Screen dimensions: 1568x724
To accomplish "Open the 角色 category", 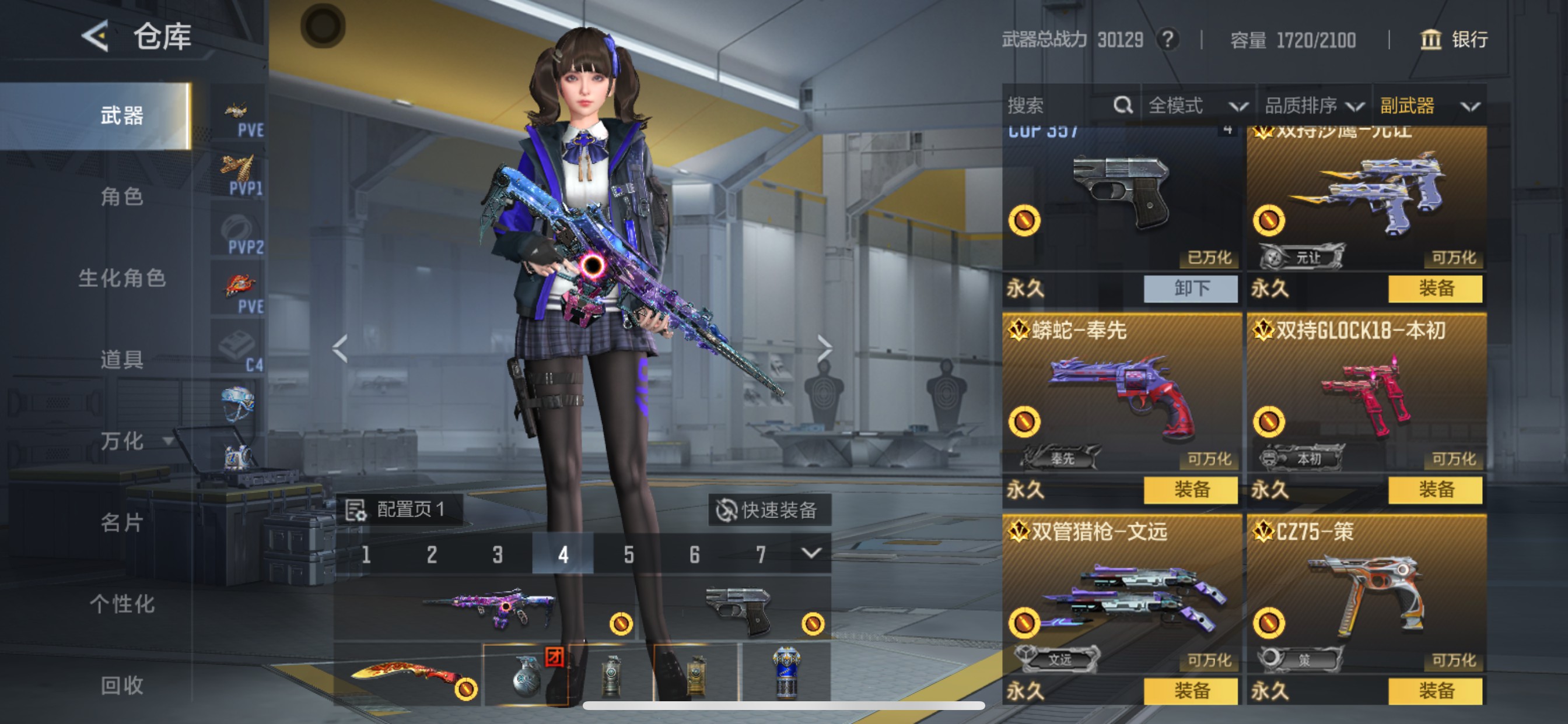I will pos(122,196).
